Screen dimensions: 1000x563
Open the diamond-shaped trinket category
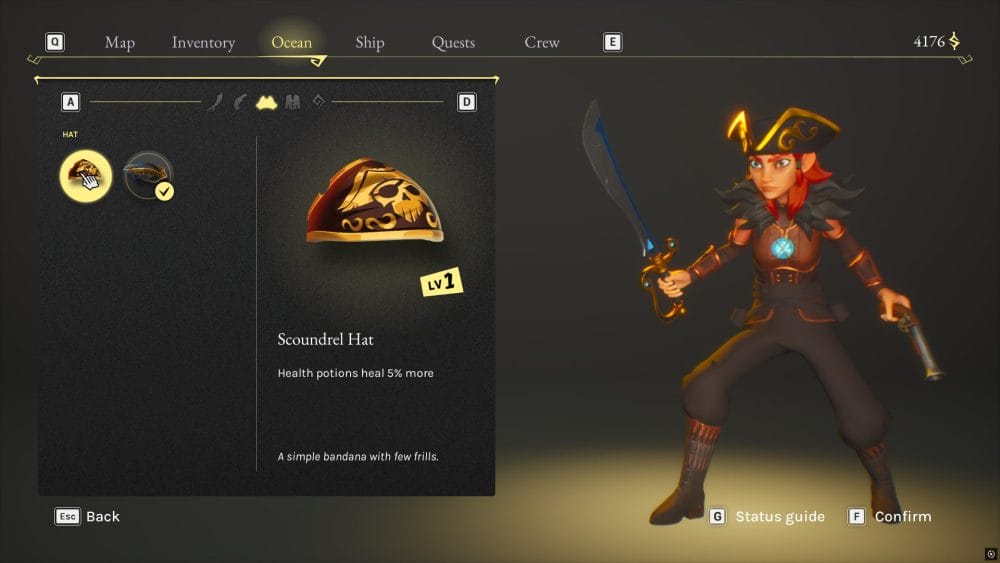318,101
